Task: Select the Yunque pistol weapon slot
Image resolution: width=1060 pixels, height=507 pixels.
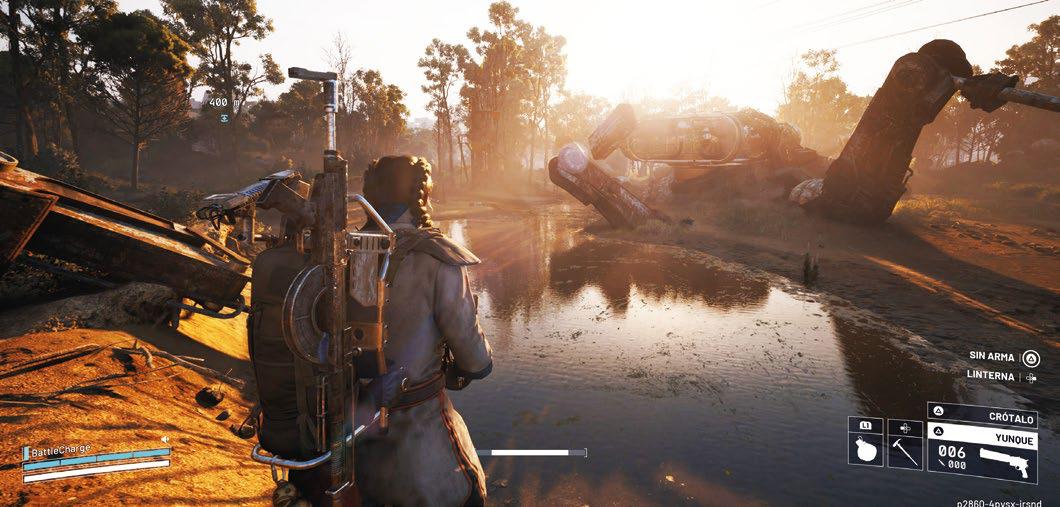Action: pyautogui.click(x=982, y=455)
